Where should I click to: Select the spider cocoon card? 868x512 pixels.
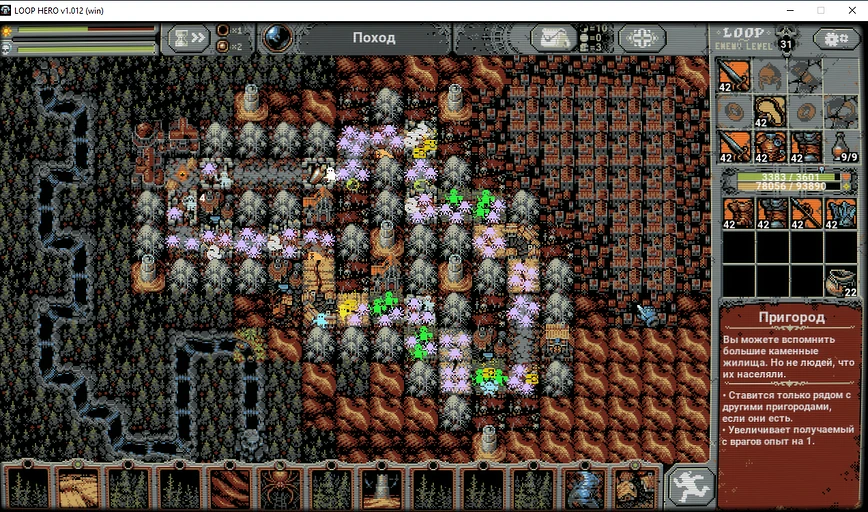click(278, 488)
